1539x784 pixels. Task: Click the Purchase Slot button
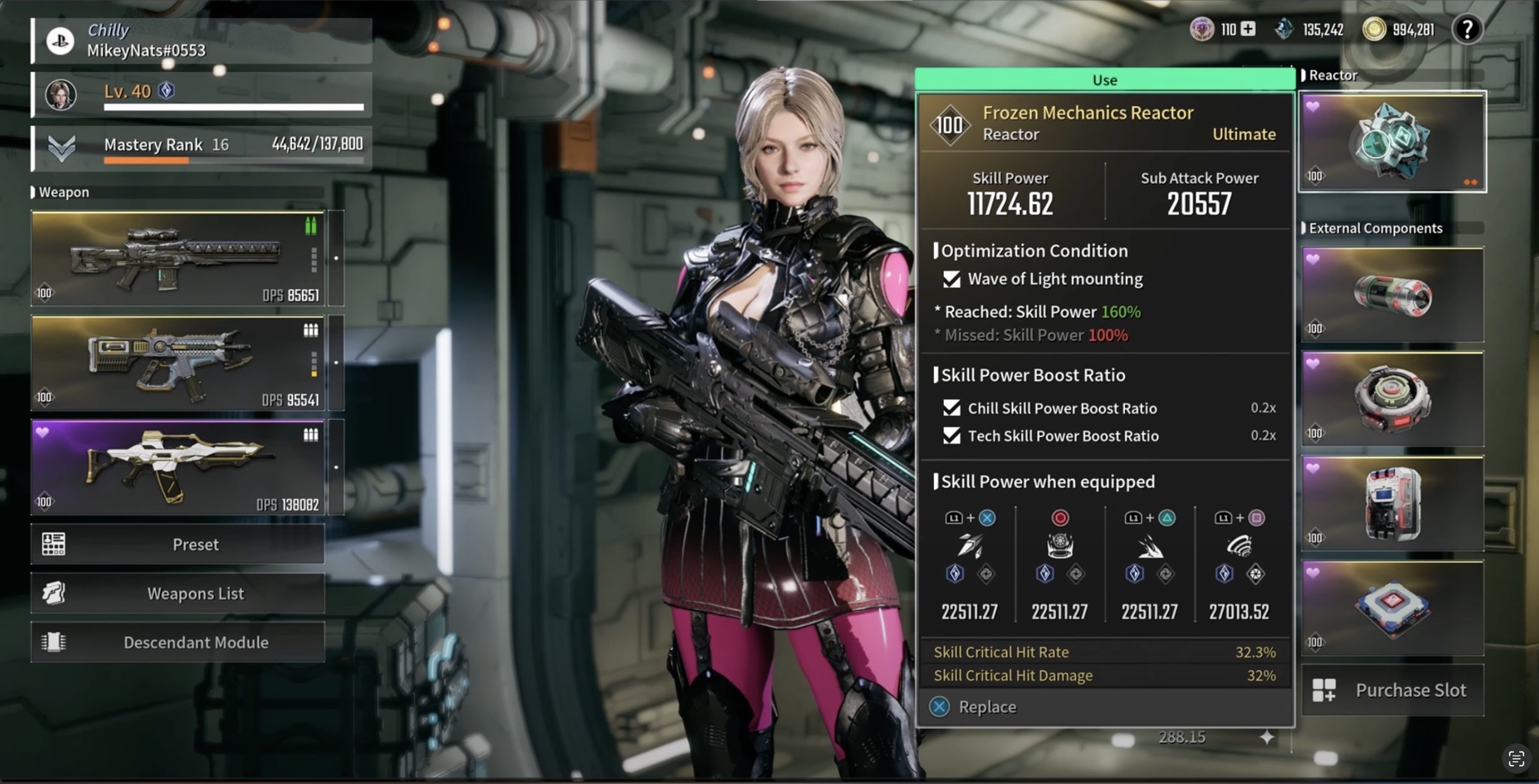coord(1392,690)
